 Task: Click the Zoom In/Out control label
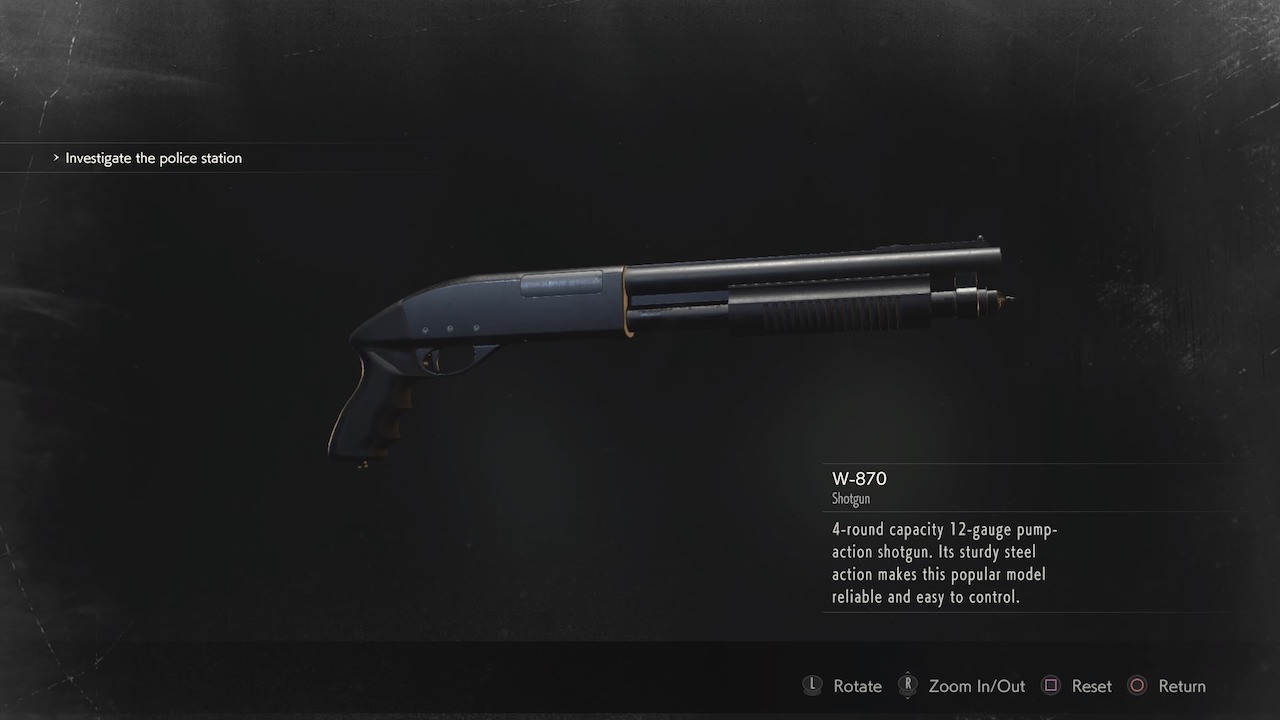pyautogui.click(x=977, y=686)
